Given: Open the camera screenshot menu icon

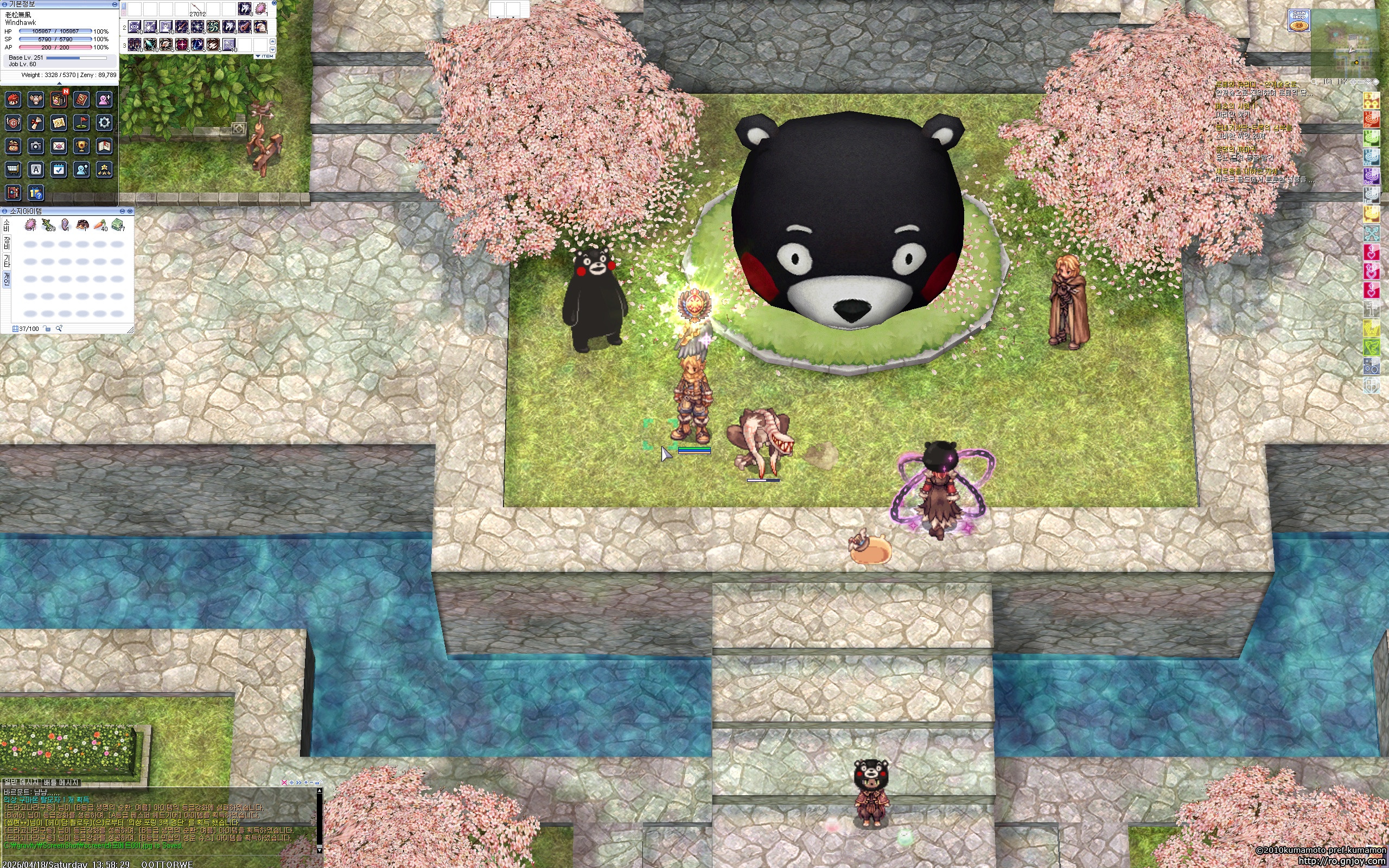Looking at the screenshot, I should coord(36,146).
